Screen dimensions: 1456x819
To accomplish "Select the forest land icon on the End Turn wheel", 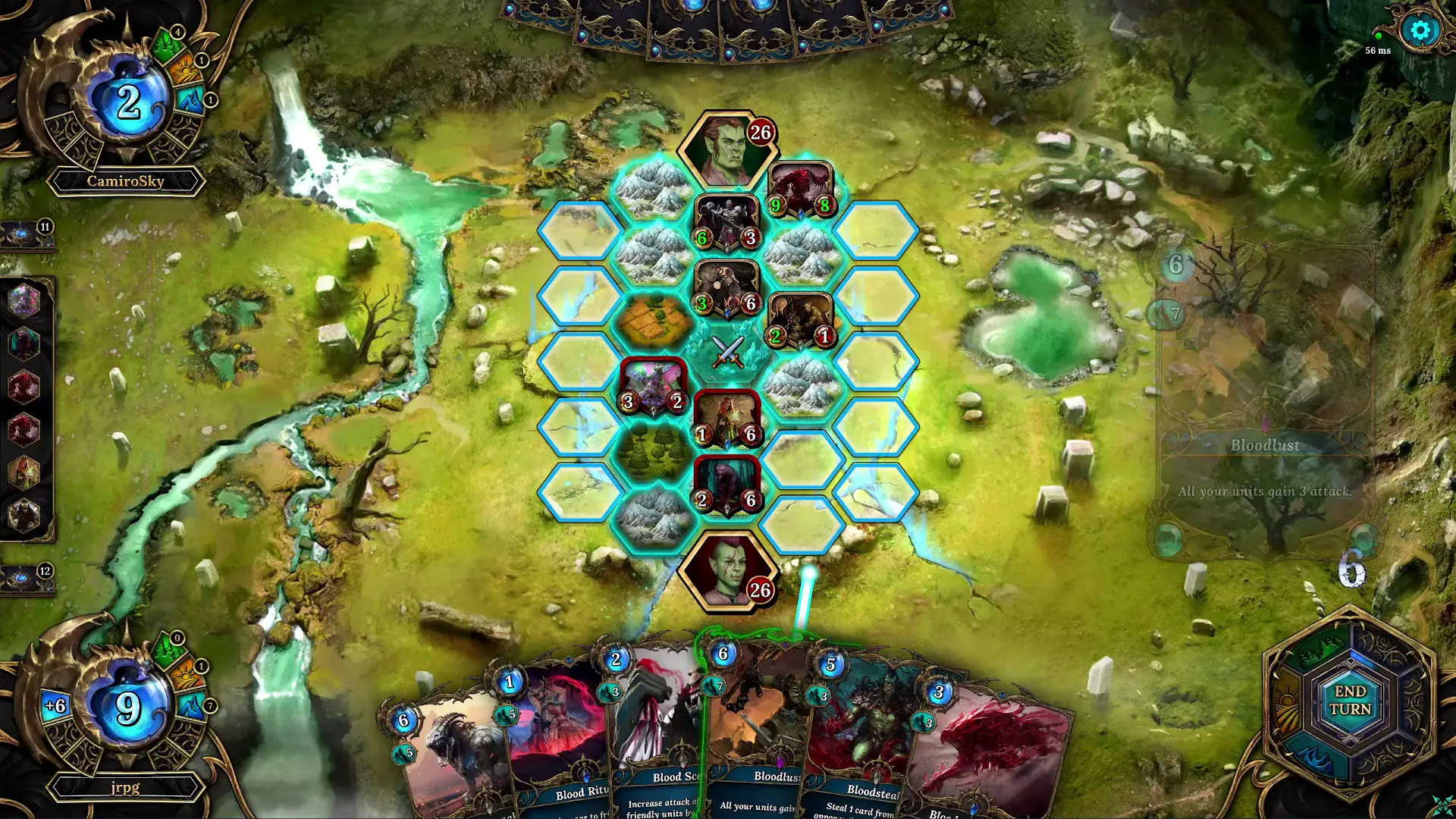I will (1318, 649).
